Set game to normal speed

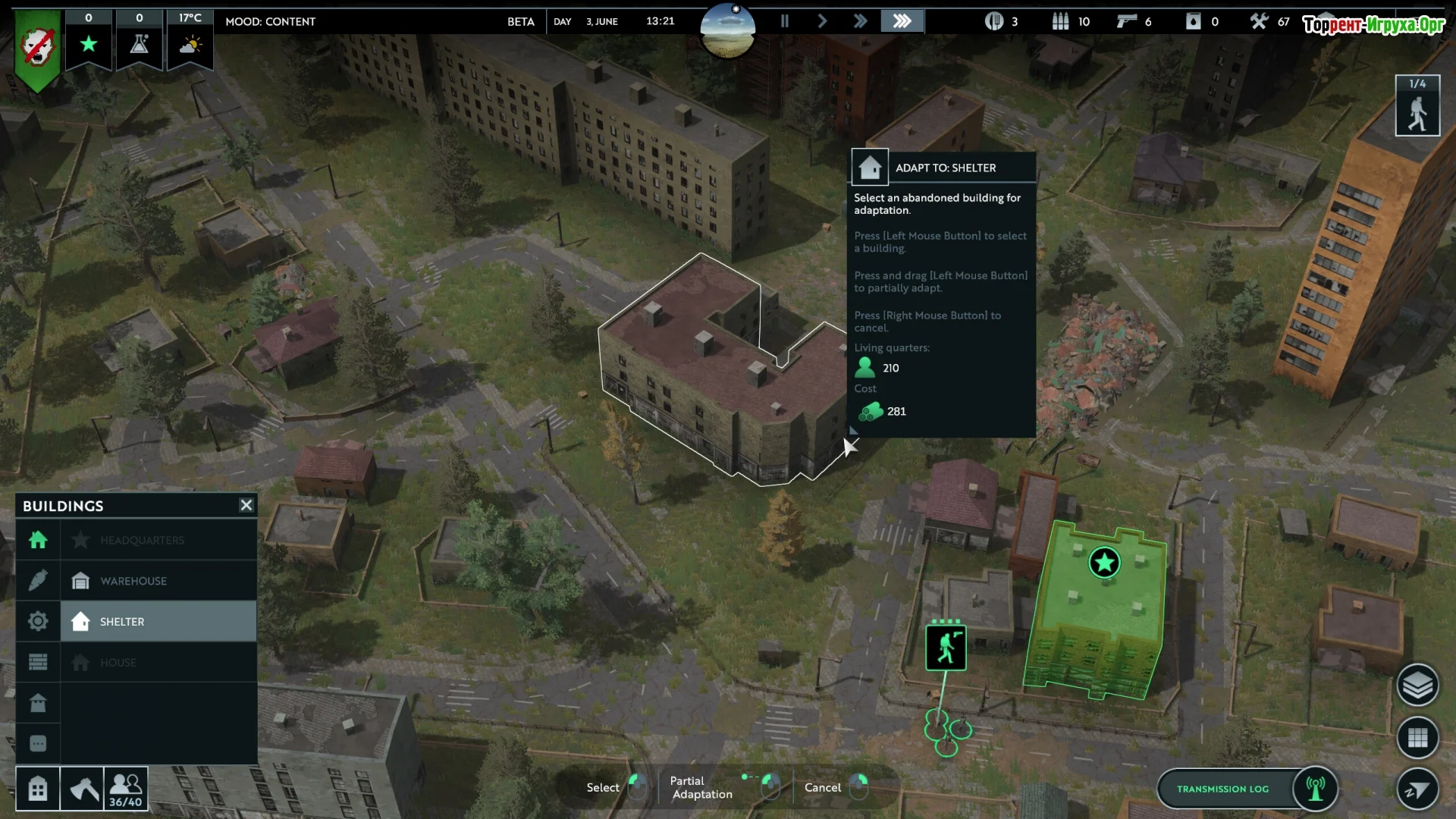pyautogui.click(x=822, y=21)
